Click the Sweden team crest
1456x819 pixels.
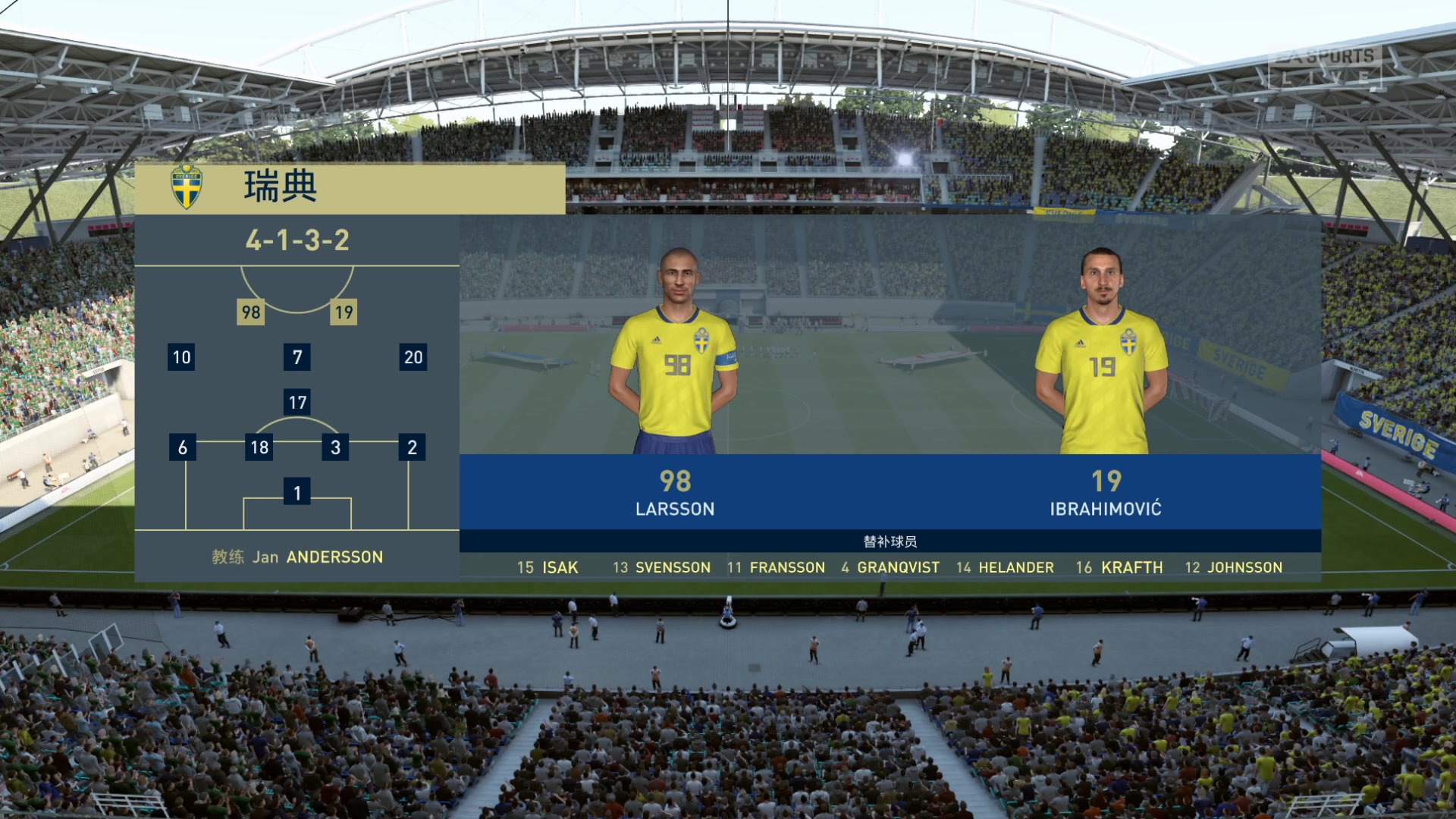coord(187,187)
